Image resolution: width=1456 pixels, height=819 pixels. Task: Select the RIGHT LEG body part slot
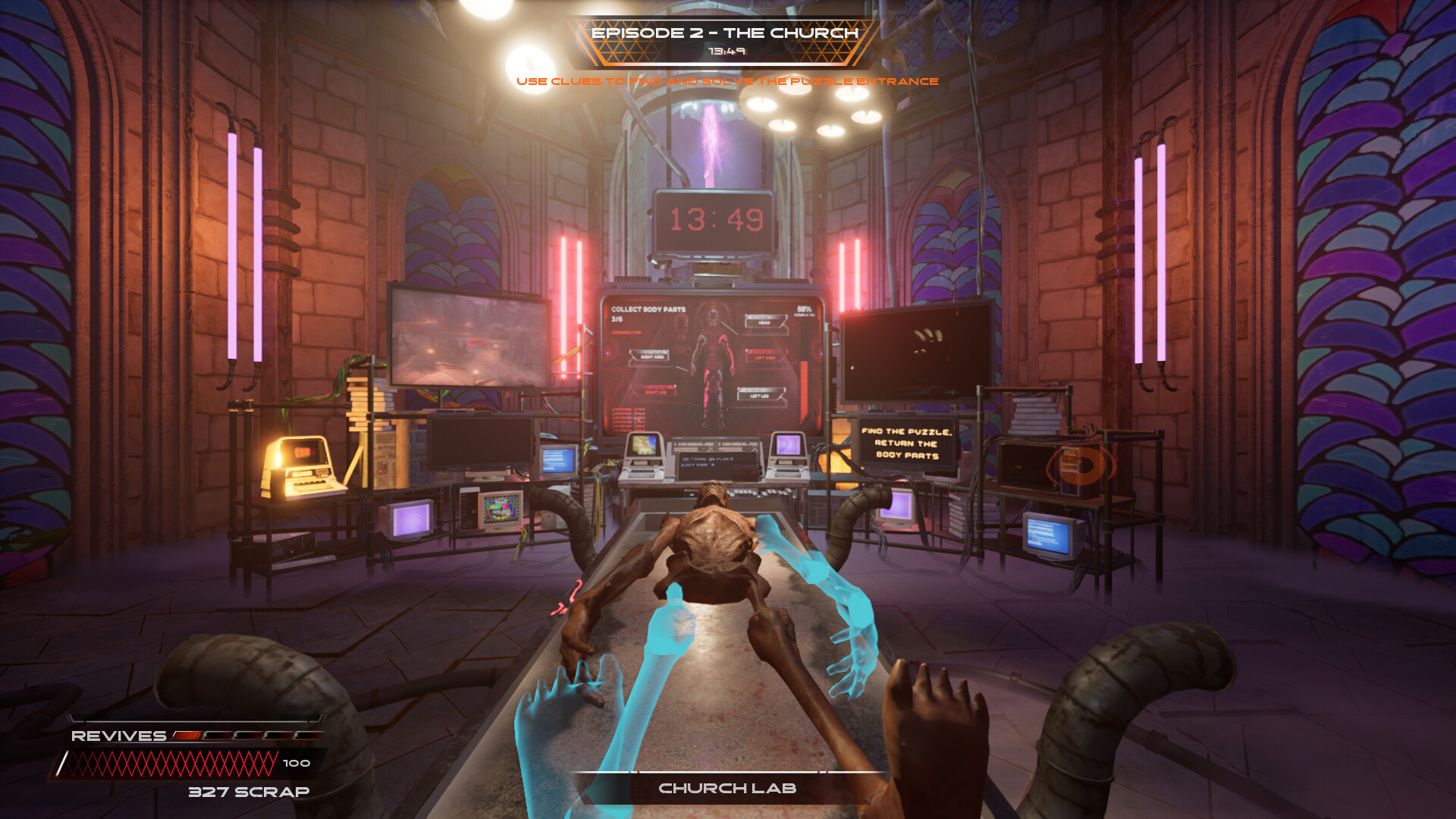coord(657,394)
